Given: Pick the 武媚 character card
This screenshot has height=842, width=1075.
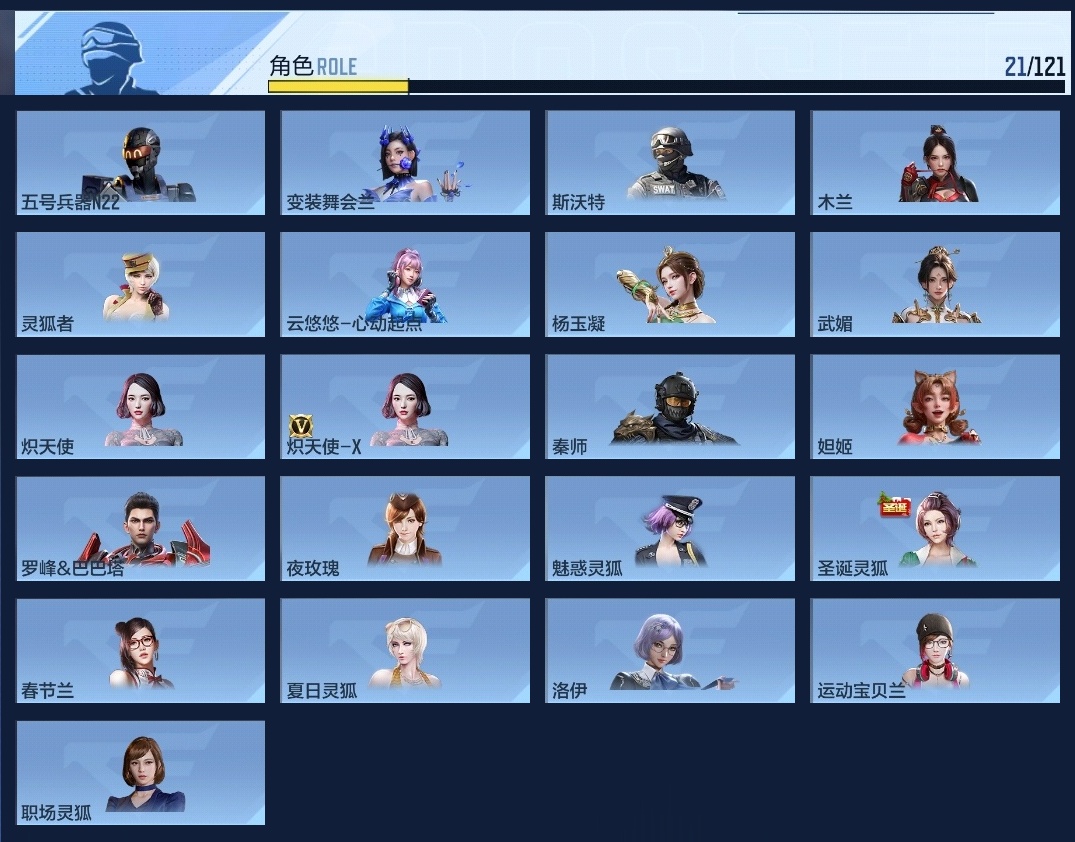Looking at the screenshot, I should click(x=935, y=284).
